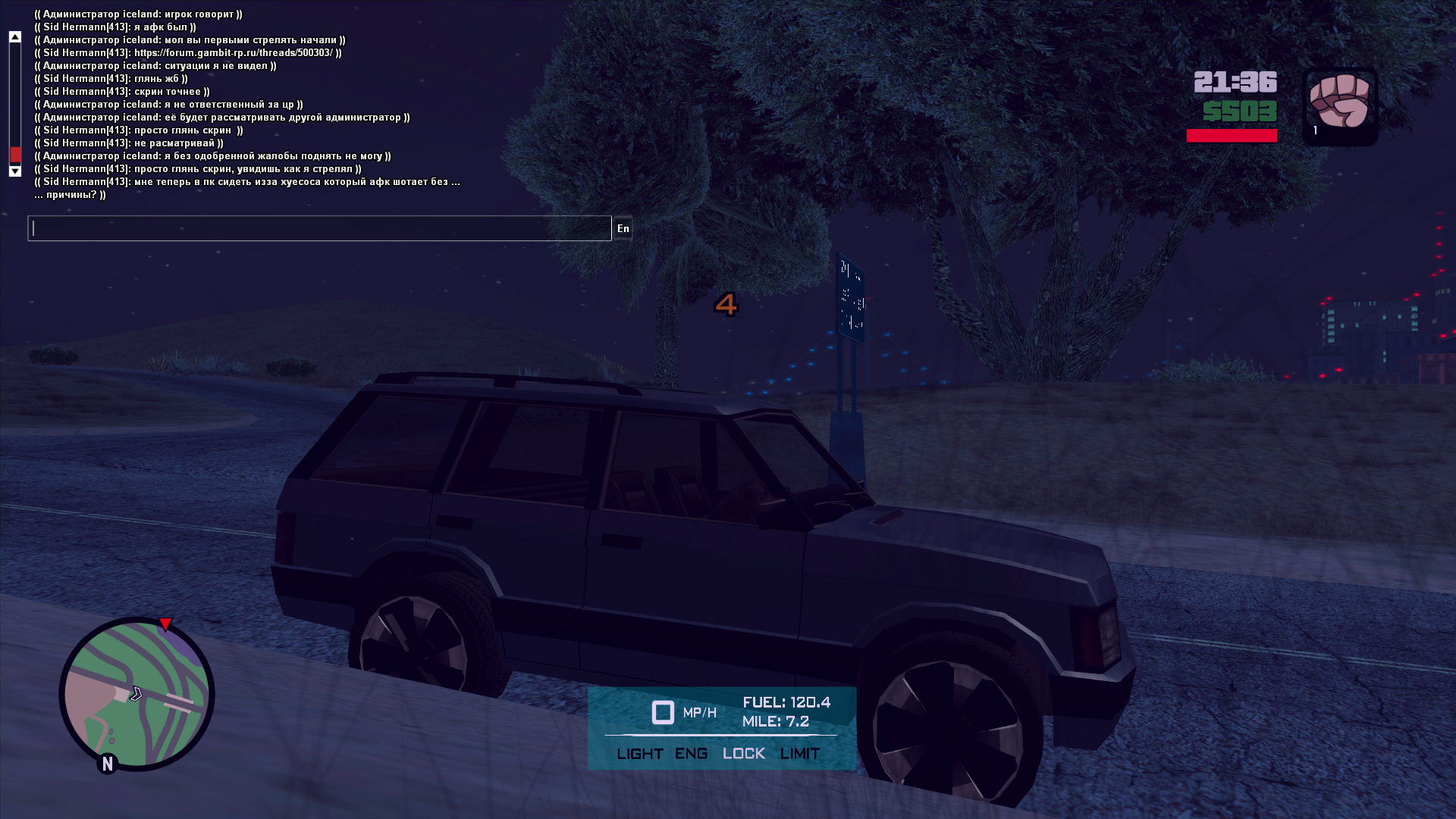1456x819 pixels.
Task: Switch the chat language indicator En
Action: (x=623, y=228)
